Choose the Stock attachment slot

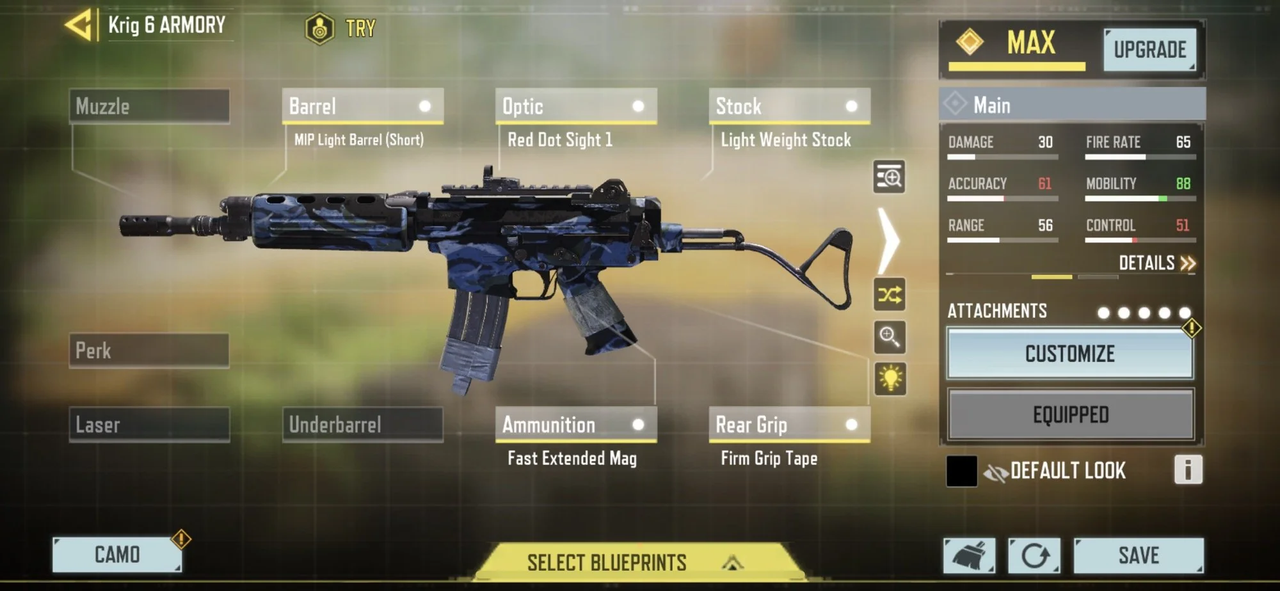click(789, 106)
